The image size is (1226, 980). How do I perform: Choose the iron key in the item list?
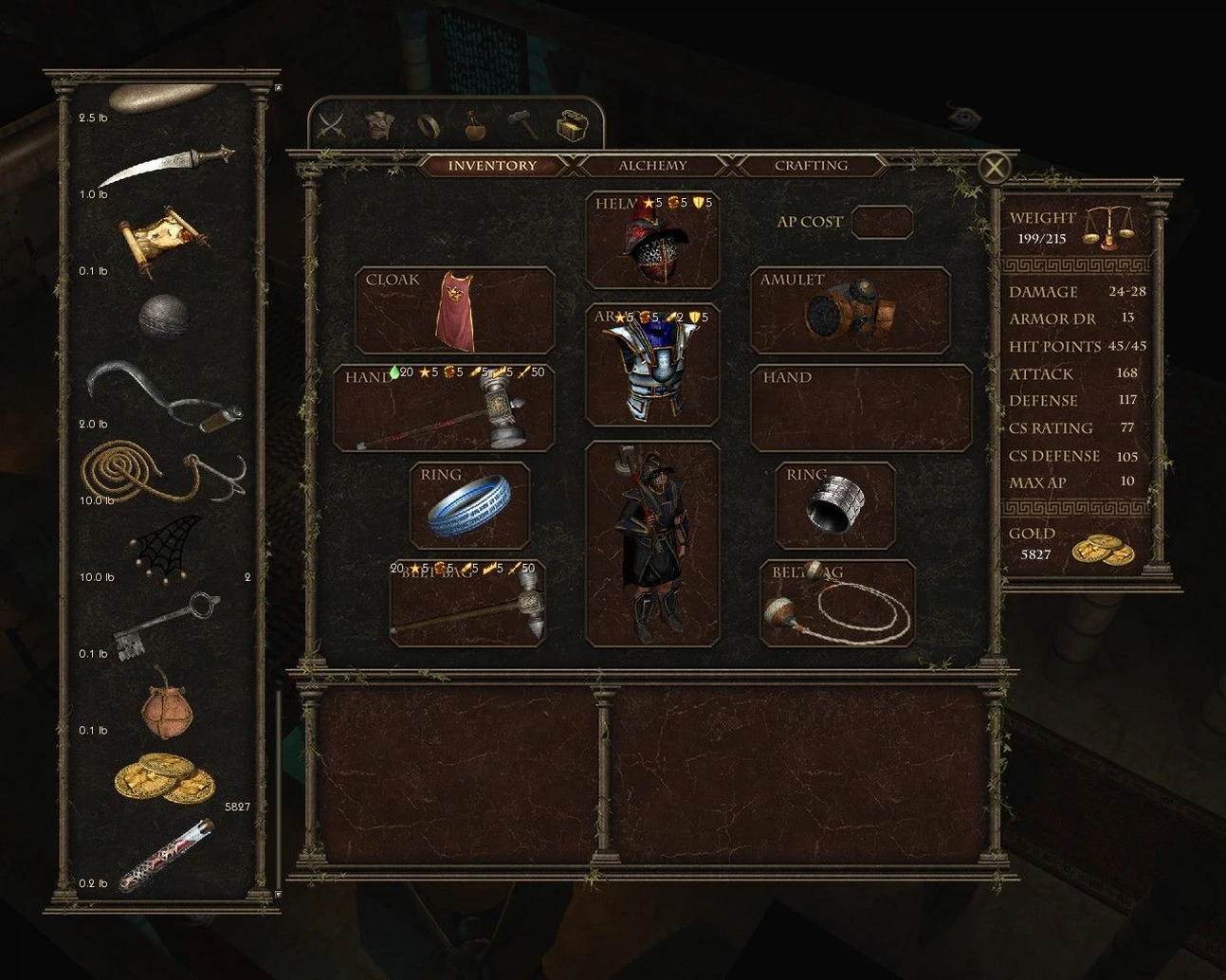163,625
